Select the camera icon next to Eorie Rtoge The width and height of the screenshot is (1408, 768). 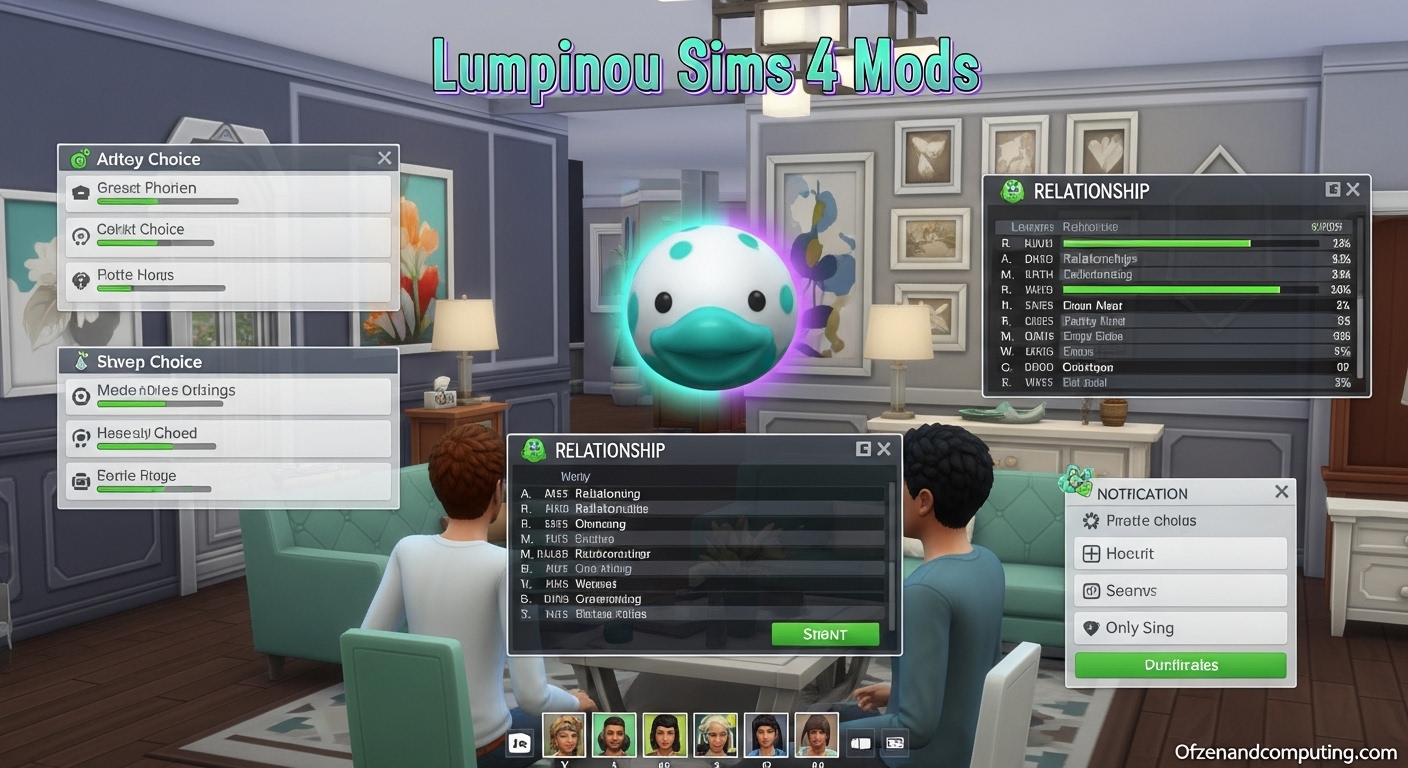81,477
